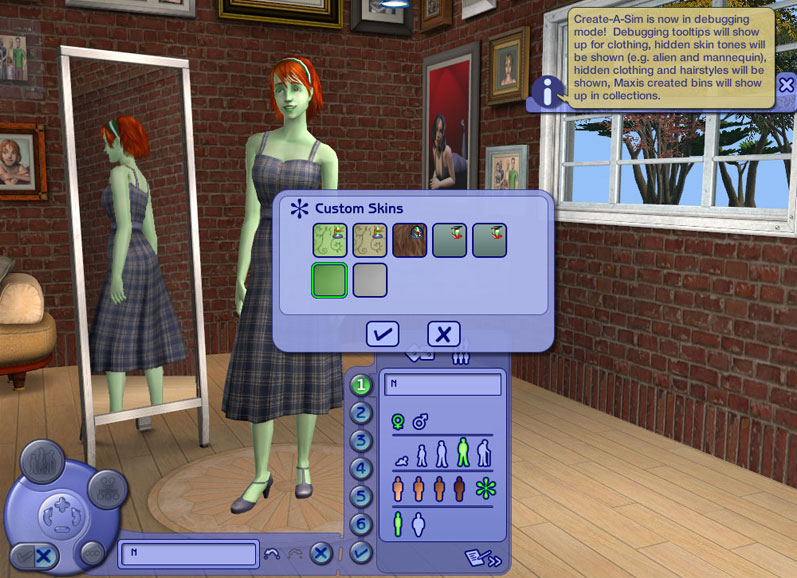The image size is (797, 578).
Task: Set the Sim's gender to male
Action: (x=420, y=422)
